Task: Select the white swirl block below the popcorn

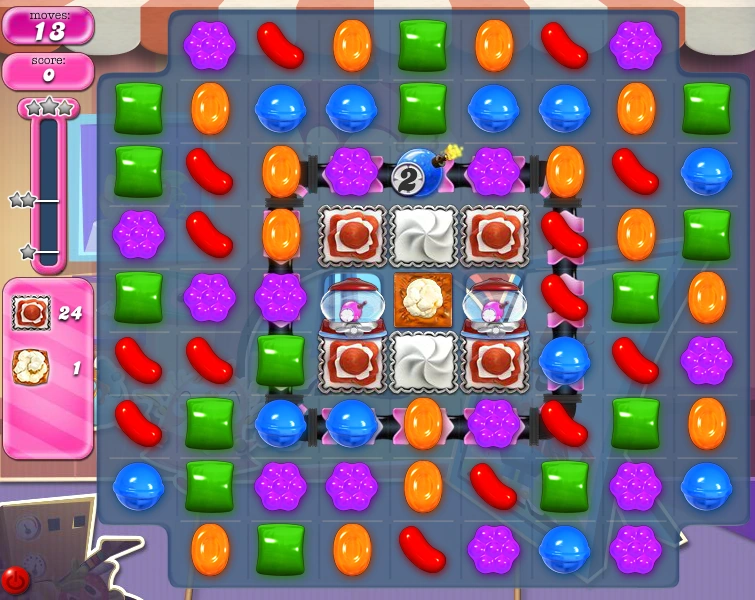Action: click(x=422, y=361)
